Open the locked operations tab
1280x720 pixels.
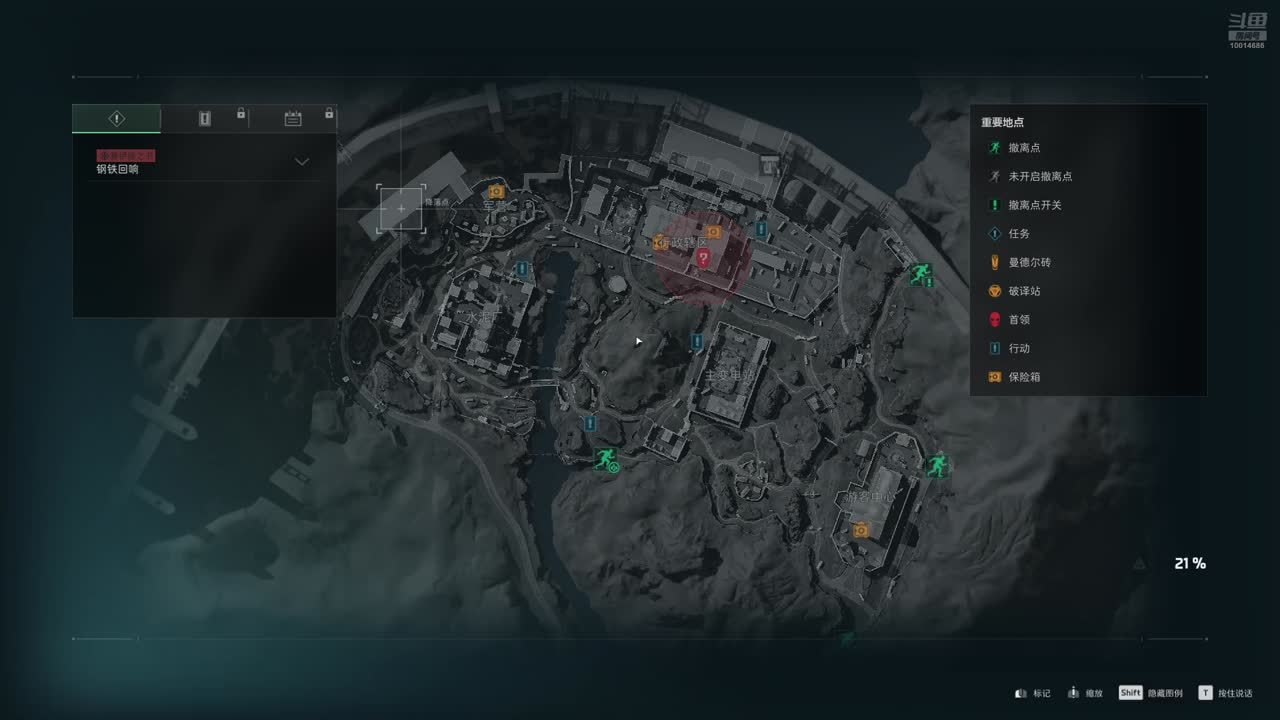(205, 119)
